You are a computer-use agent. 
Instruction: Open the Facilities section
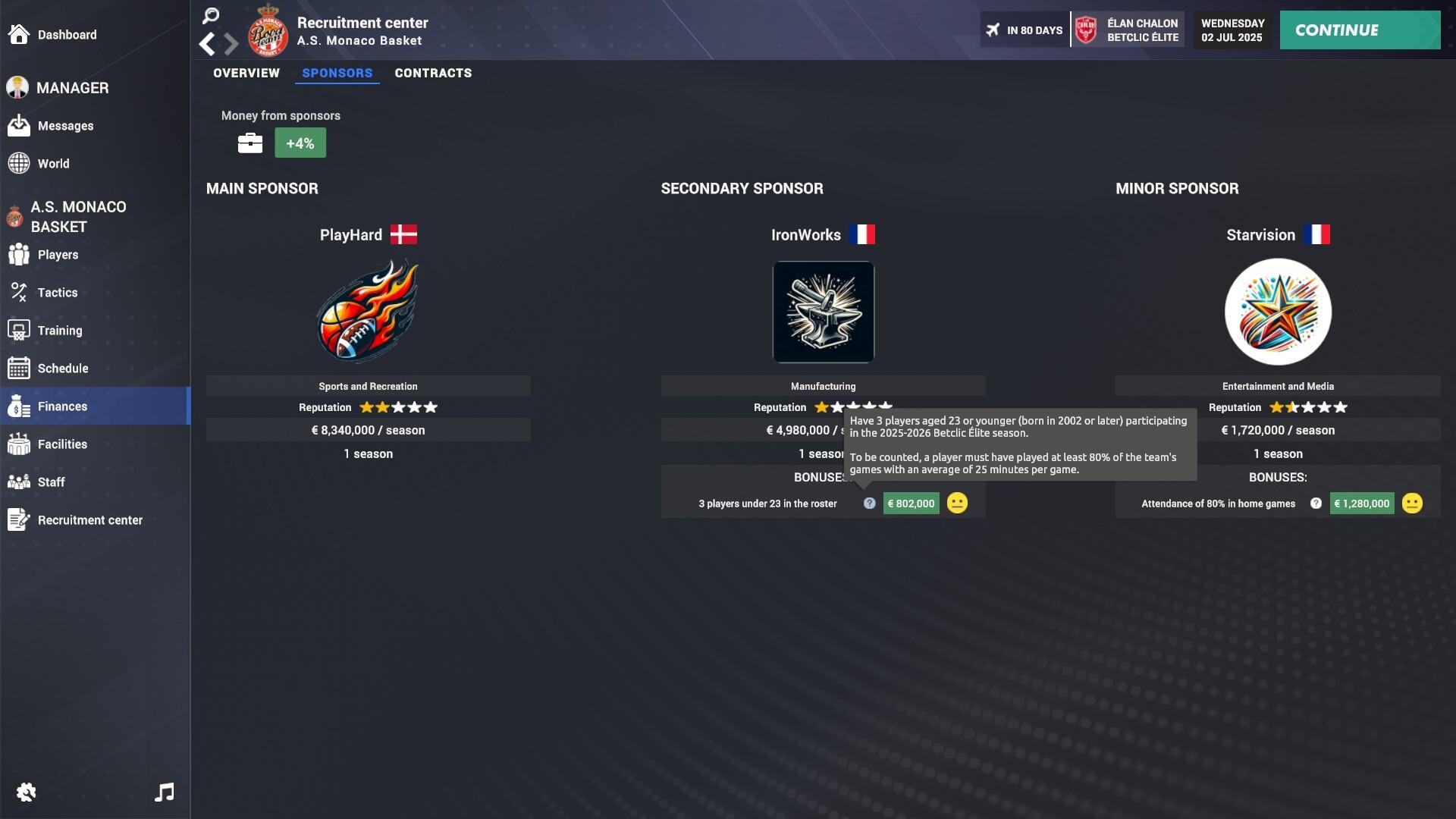[62, 444]
